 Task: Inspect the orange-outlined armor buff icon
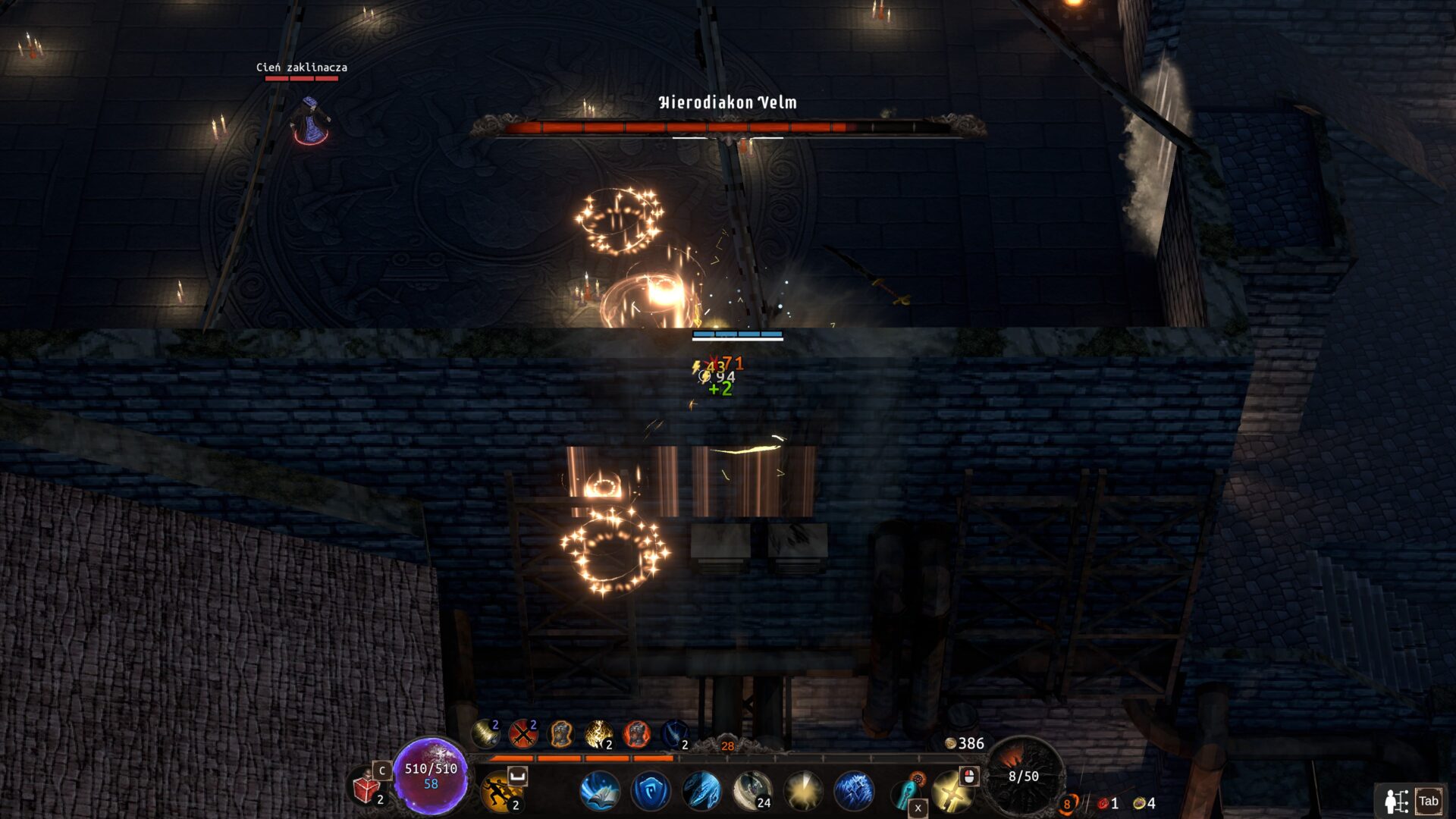click(x=560, y=733)
